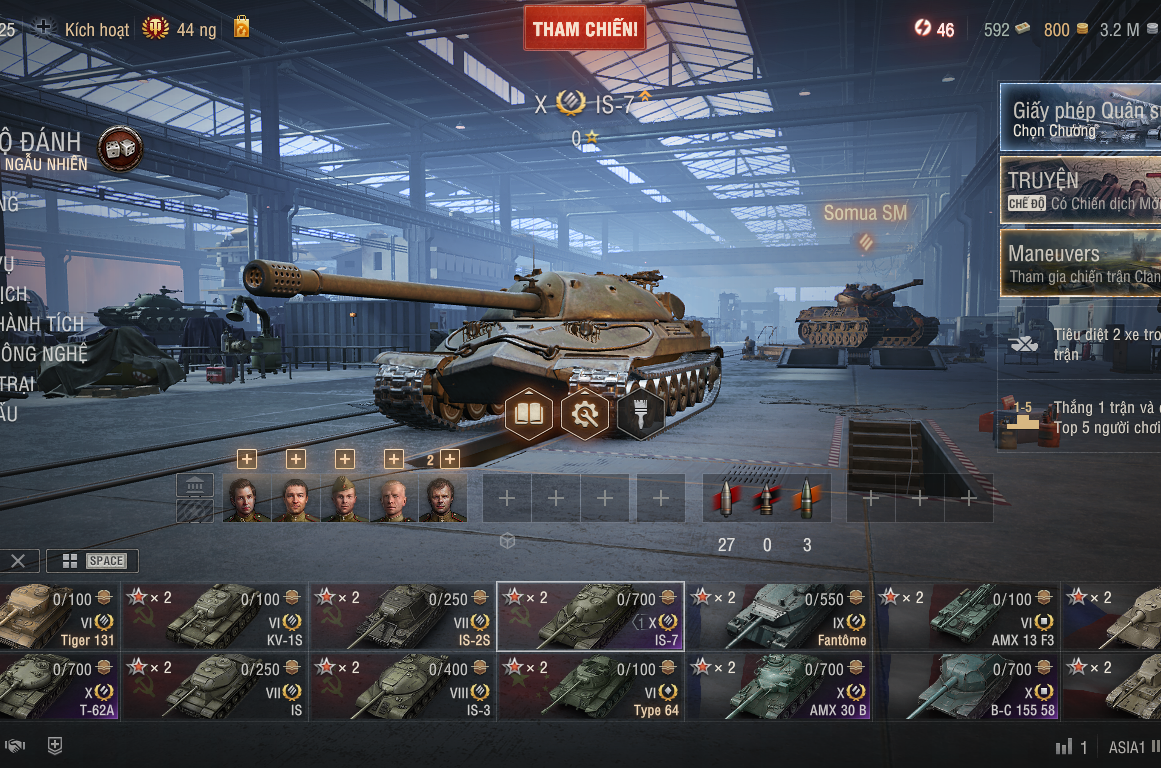Pick the B-C 155 58 artillery card

pyautogui.click(x=967, y=687)
